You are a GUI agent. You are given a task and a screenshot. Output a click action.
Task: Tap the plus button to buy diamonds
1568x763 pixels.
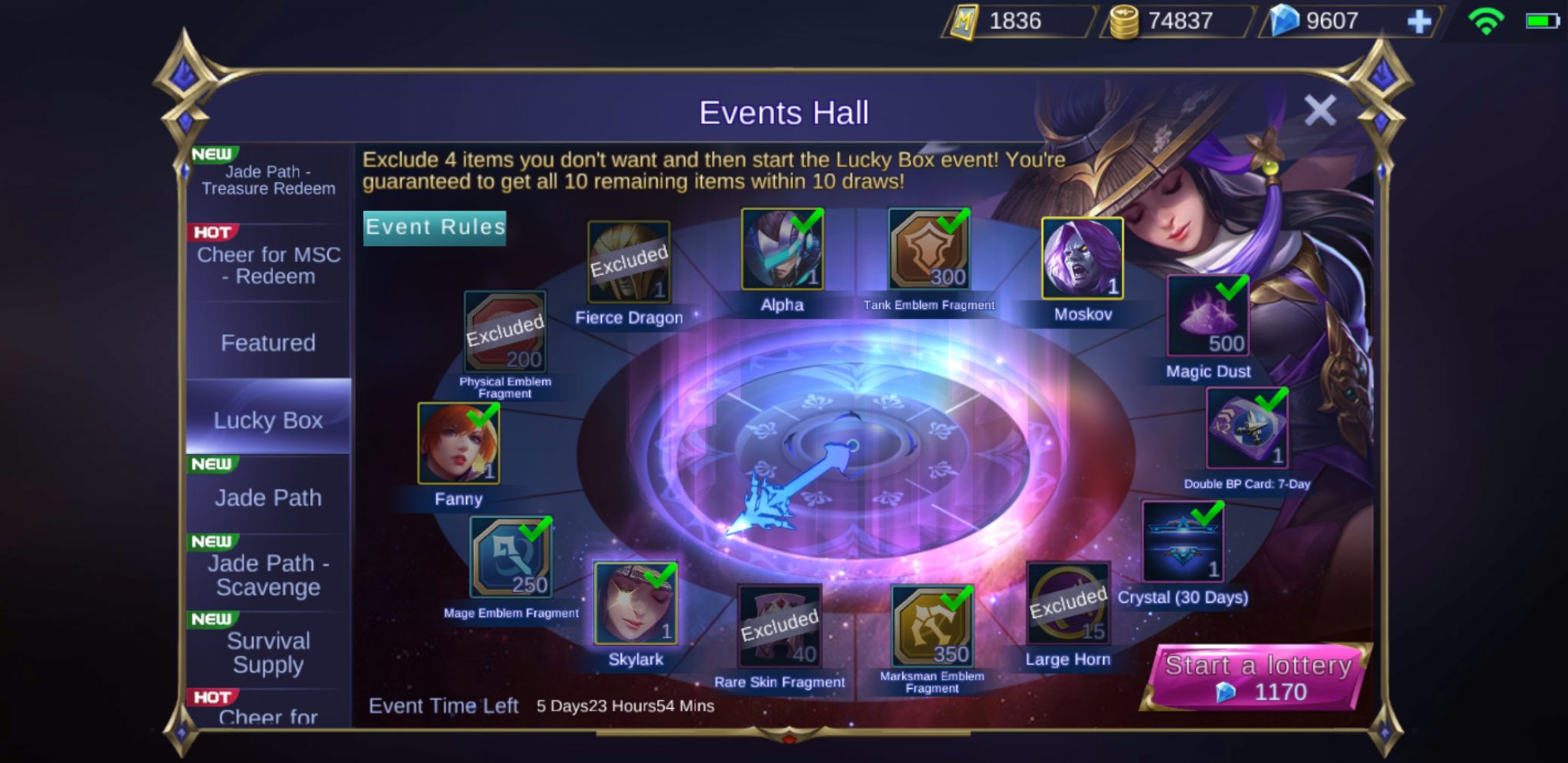click(x=1421, y=21)
